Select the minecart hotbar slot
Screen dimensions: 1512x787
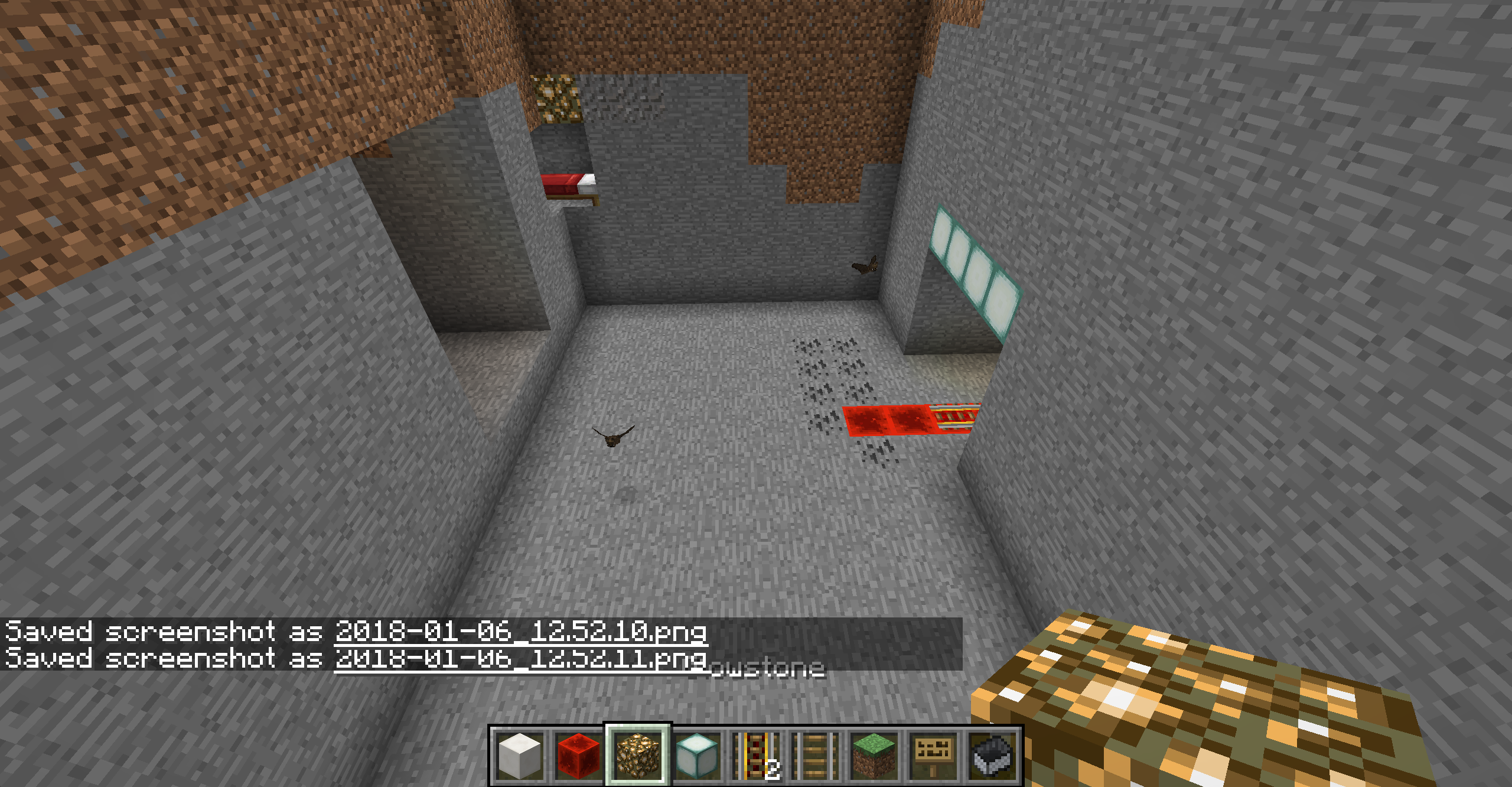coord(992,756)
